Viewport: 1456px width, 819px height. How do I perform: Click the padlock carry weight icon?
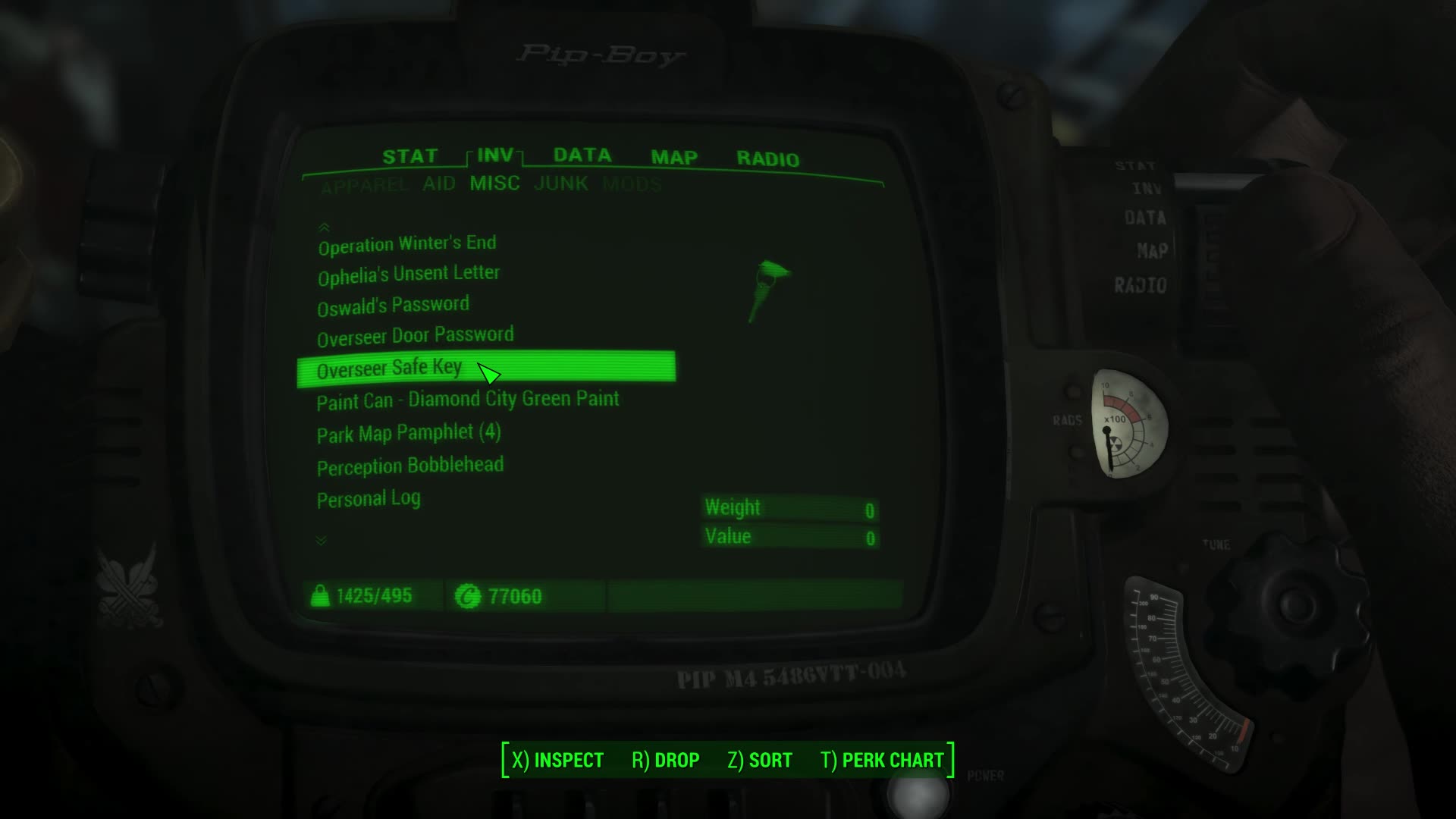pos(321,595)
